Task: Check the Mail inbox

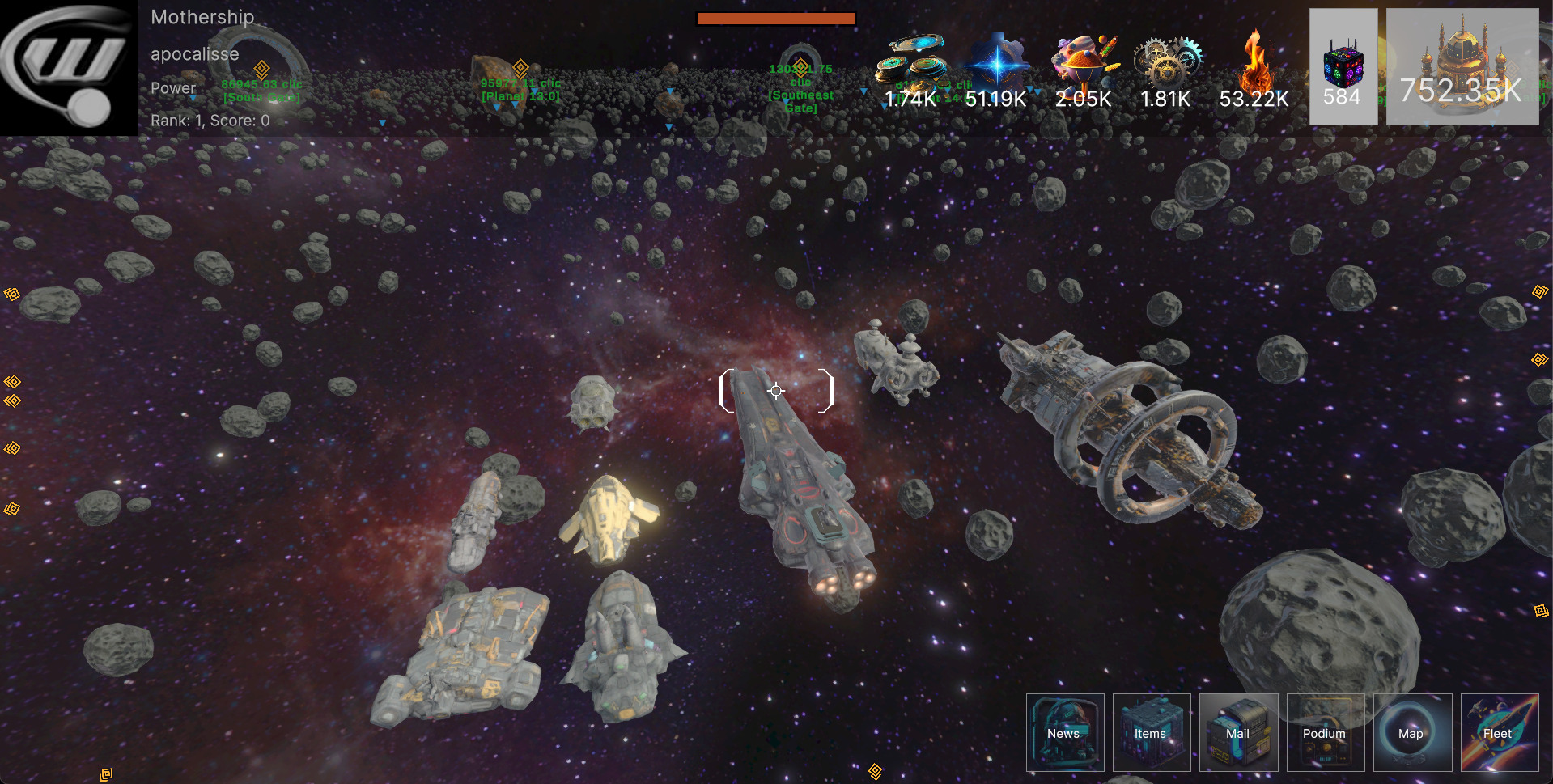Action: point(1238,732)
